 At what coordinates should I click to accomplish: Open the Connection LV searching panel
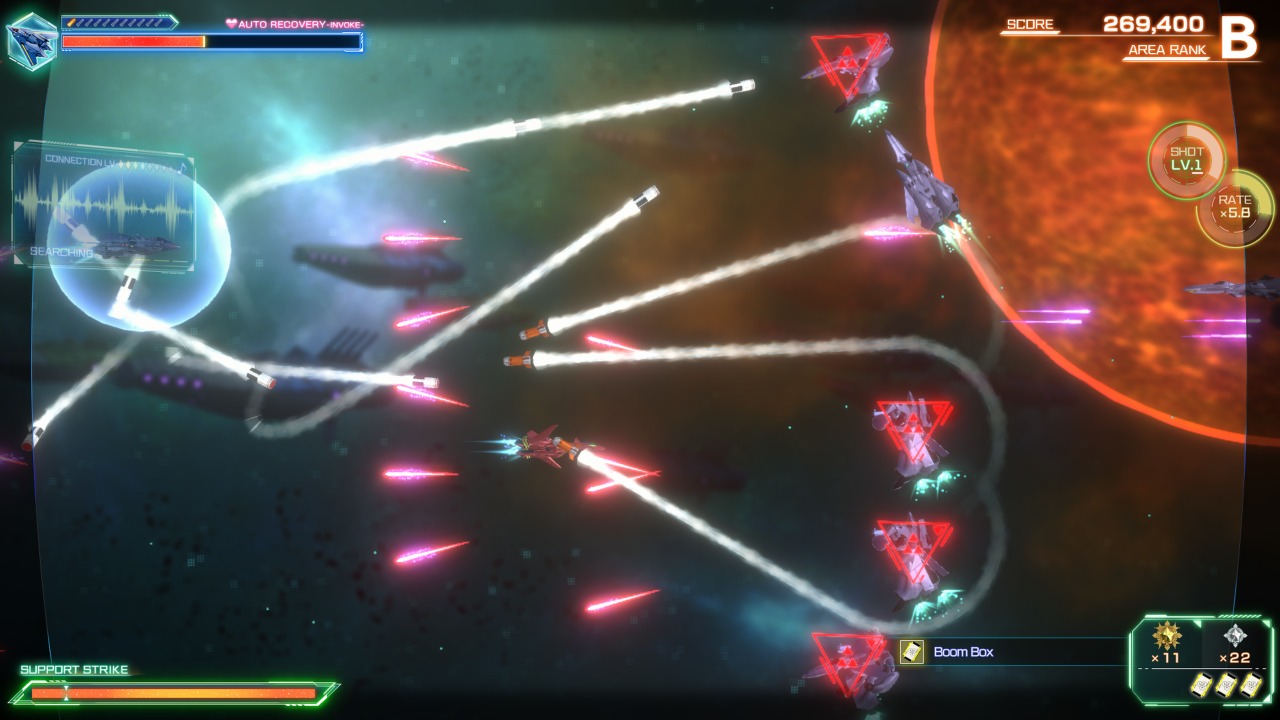click(x=102, y=205)
